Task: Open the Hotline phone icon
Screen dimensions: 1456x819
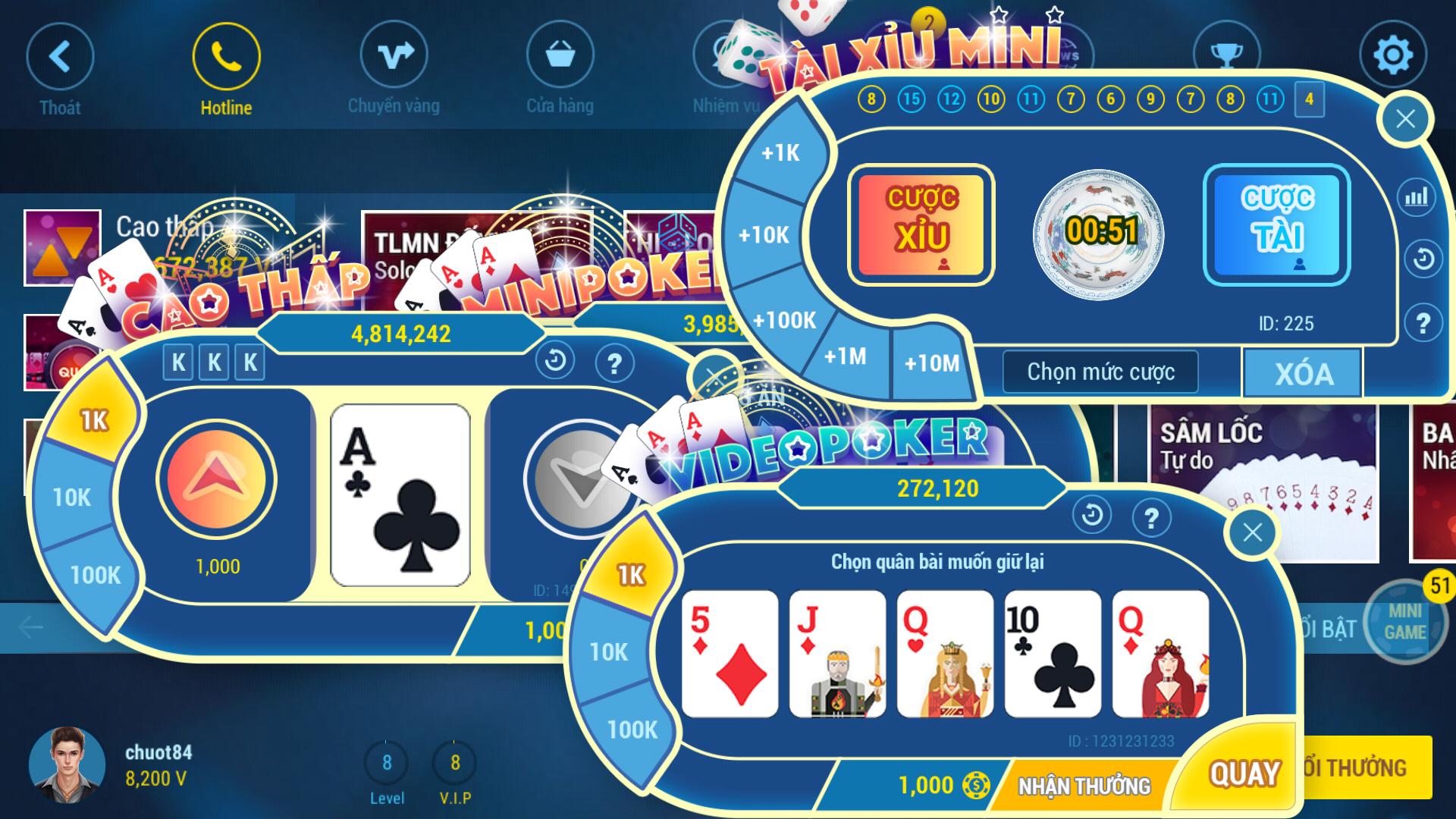Action: pos(225,55)
